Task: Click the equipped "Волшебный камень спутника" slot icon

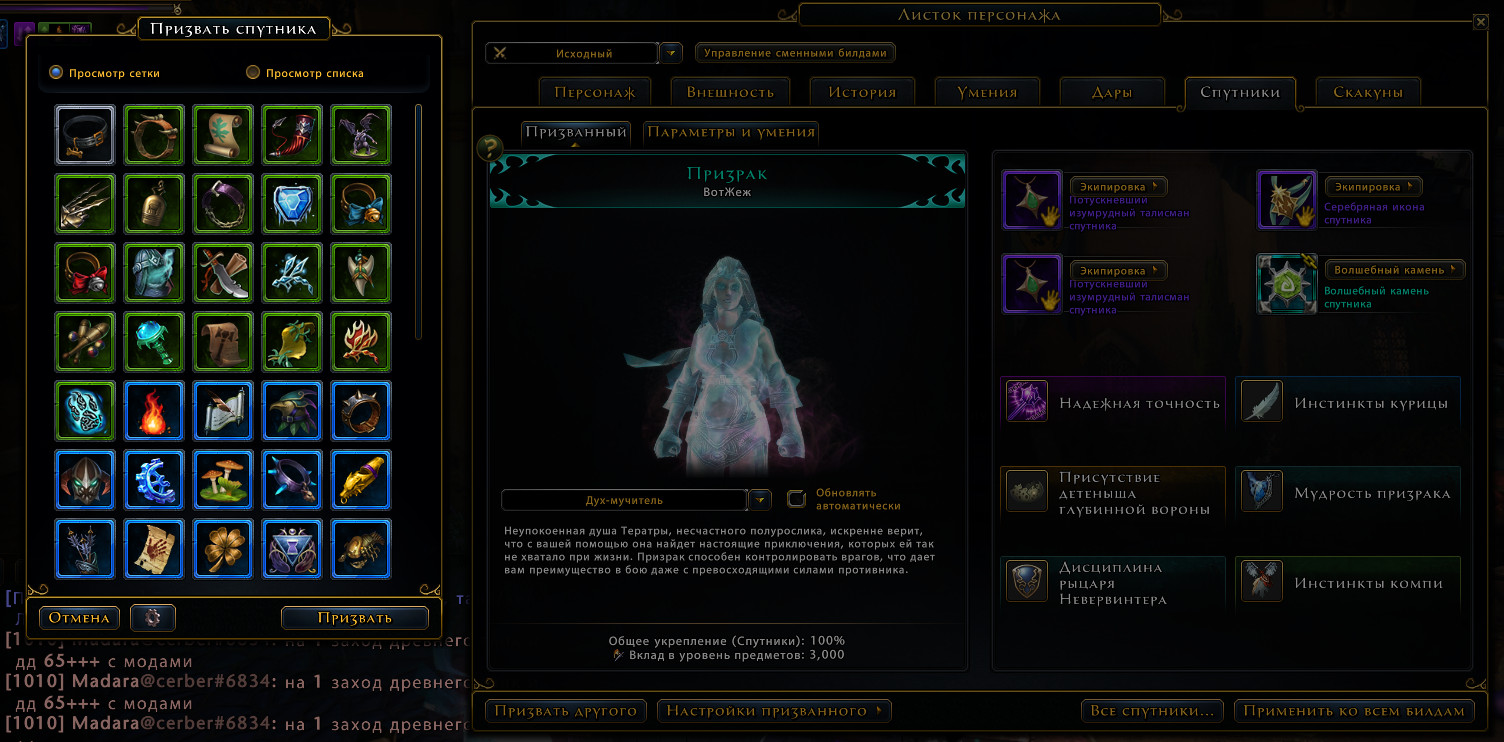Action: click(x=1286, y=284)
